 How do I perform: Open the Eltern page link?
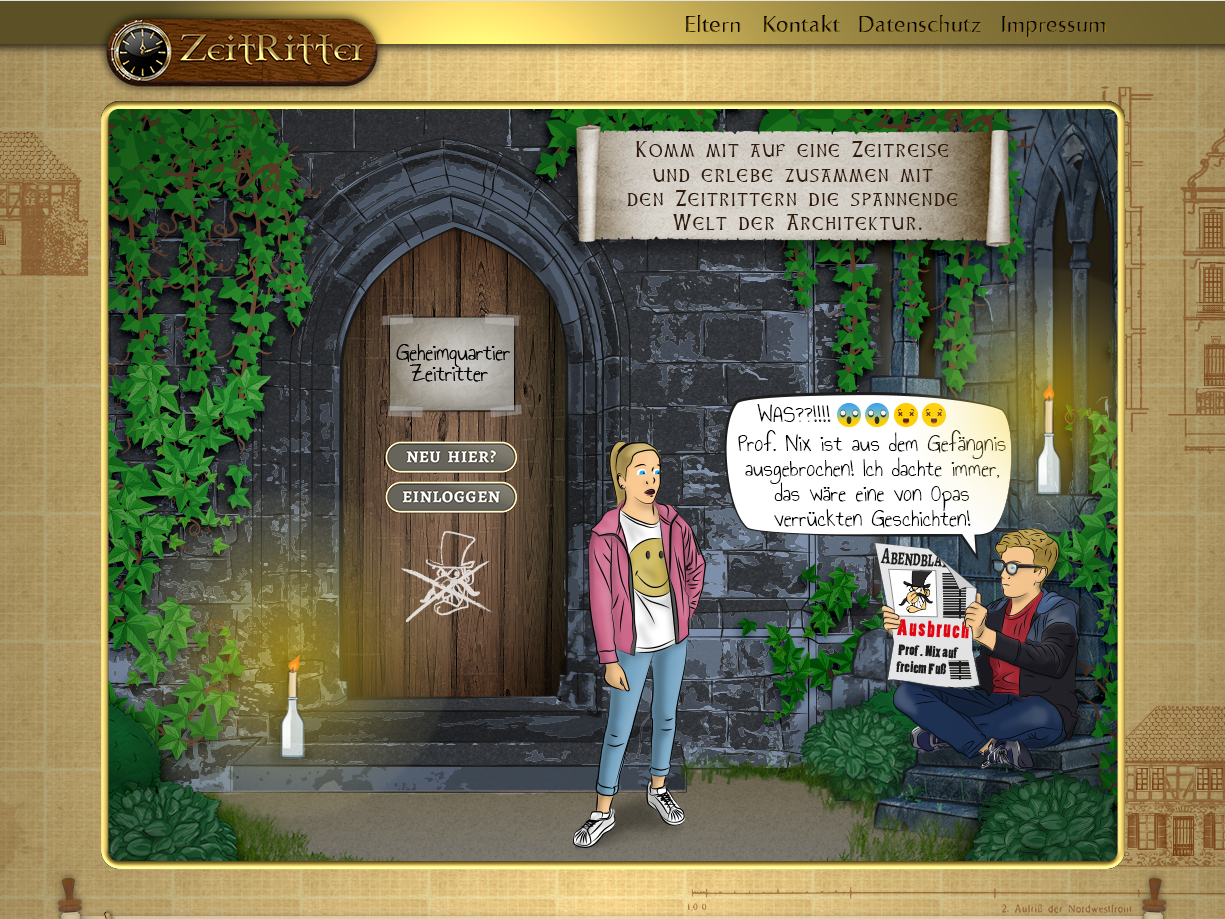pyautogui.click(x=712, y=25)
